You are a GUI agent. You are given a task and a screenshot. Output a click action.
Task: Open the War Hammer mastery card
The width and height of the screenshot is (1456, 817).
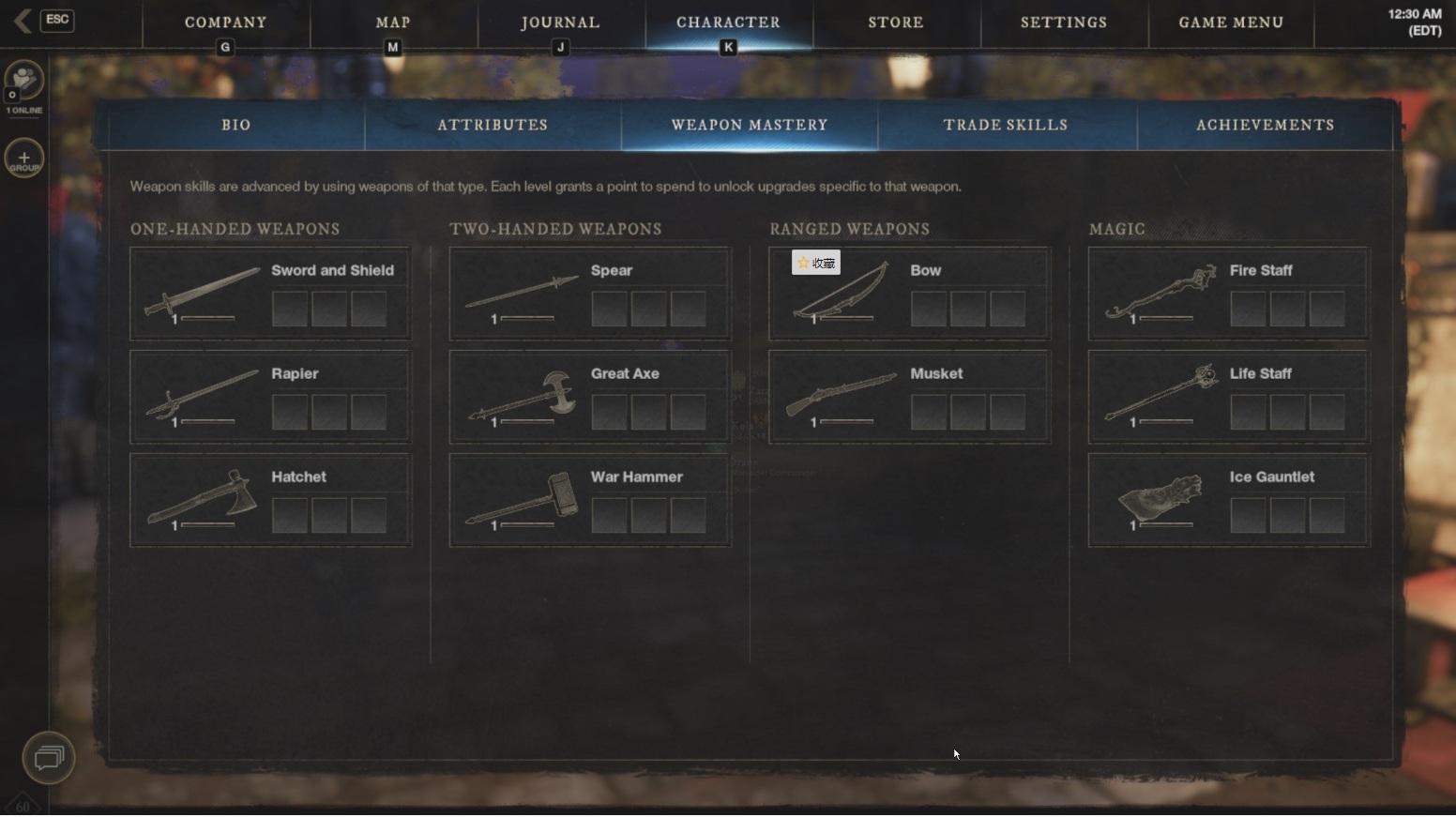pyautogui.click(x=589, y=500)
